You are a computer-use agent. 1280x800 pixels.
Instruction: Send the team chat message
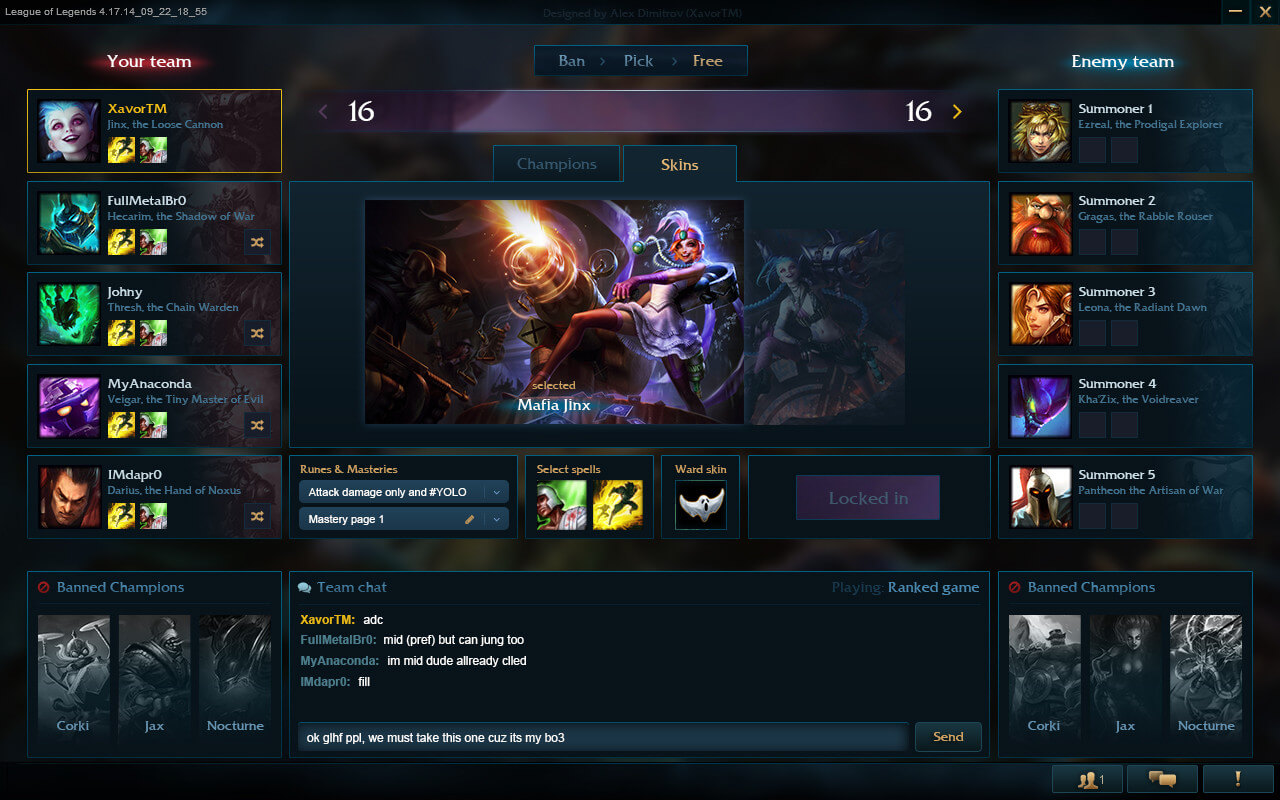click(x=948, y=737)
